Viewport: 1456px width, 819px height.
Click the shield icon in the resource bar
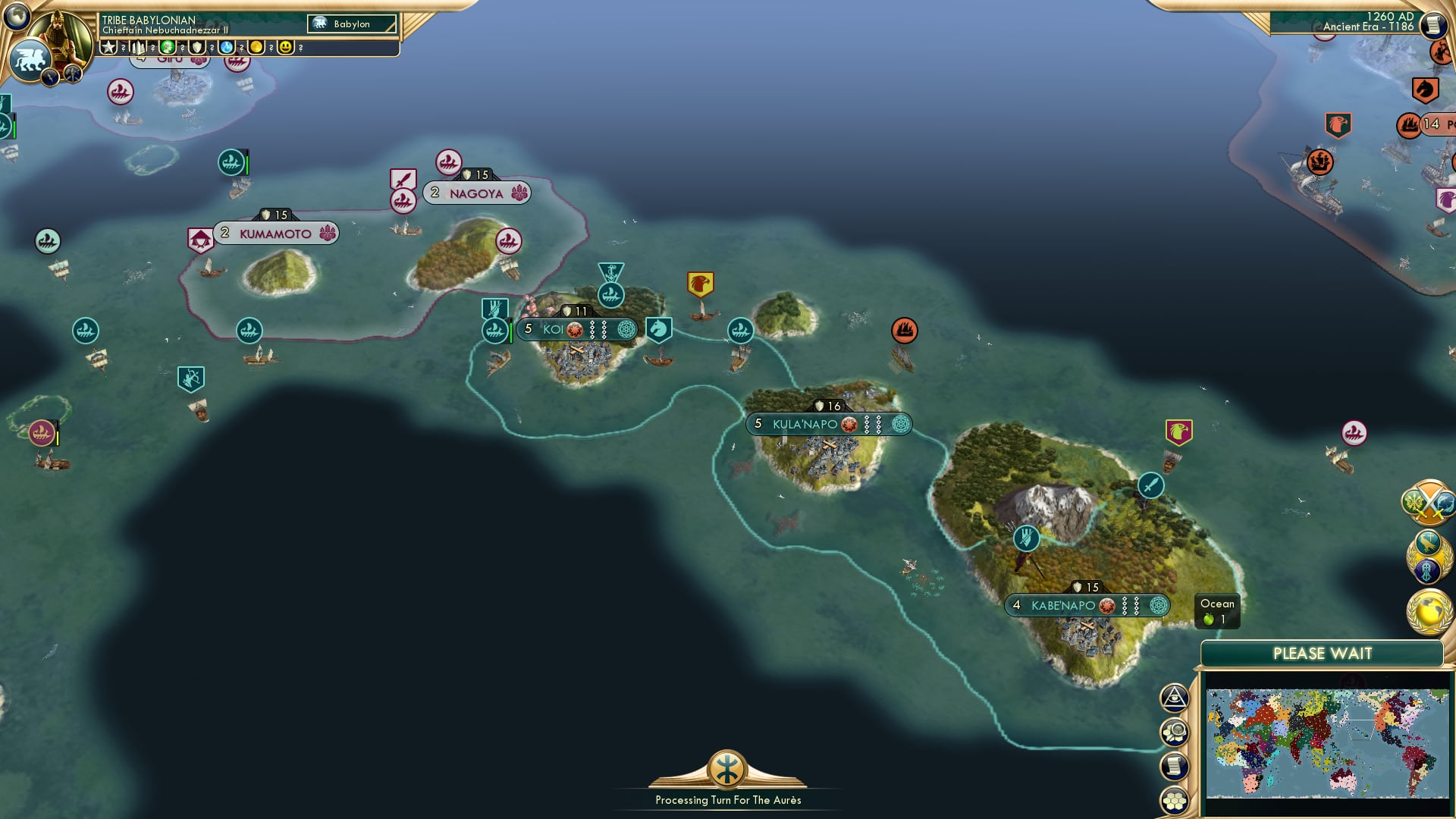197,47
